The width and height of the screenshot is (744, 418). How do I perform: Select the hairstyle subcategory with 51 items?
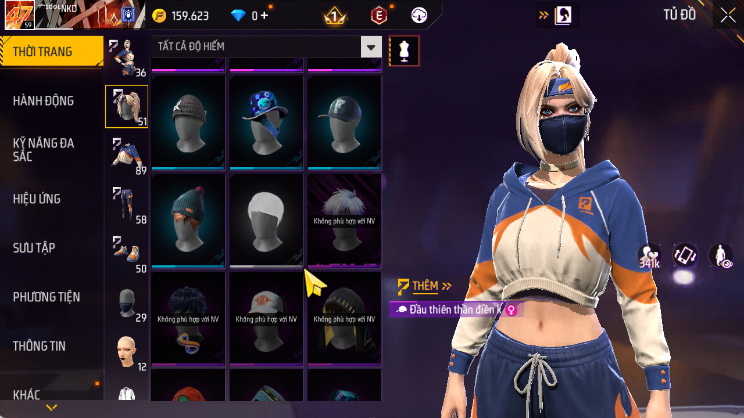(x=127, y=106)
